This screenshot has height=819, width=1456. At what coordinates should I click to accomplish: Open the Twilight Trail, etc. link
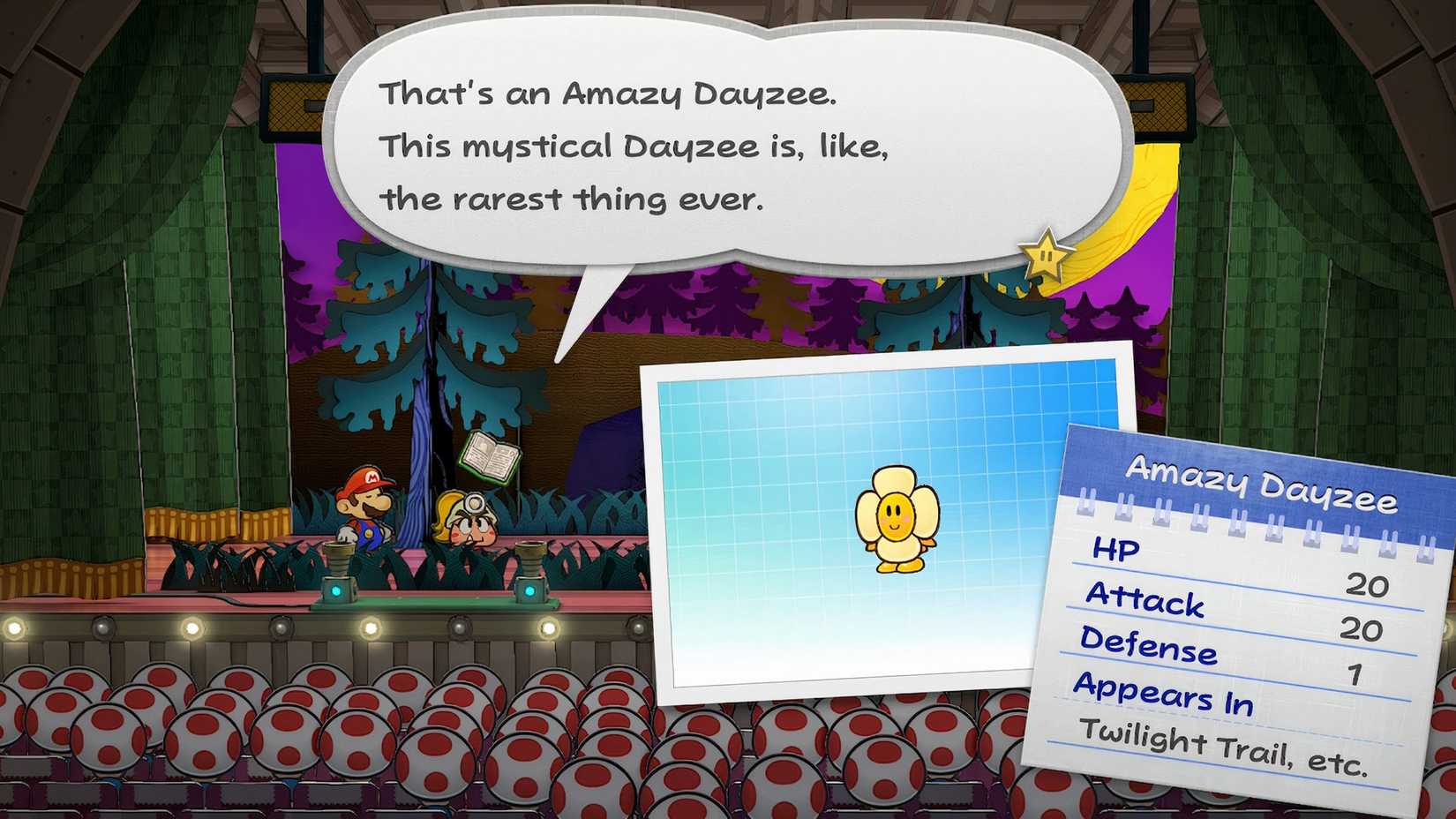[1225, 744]
